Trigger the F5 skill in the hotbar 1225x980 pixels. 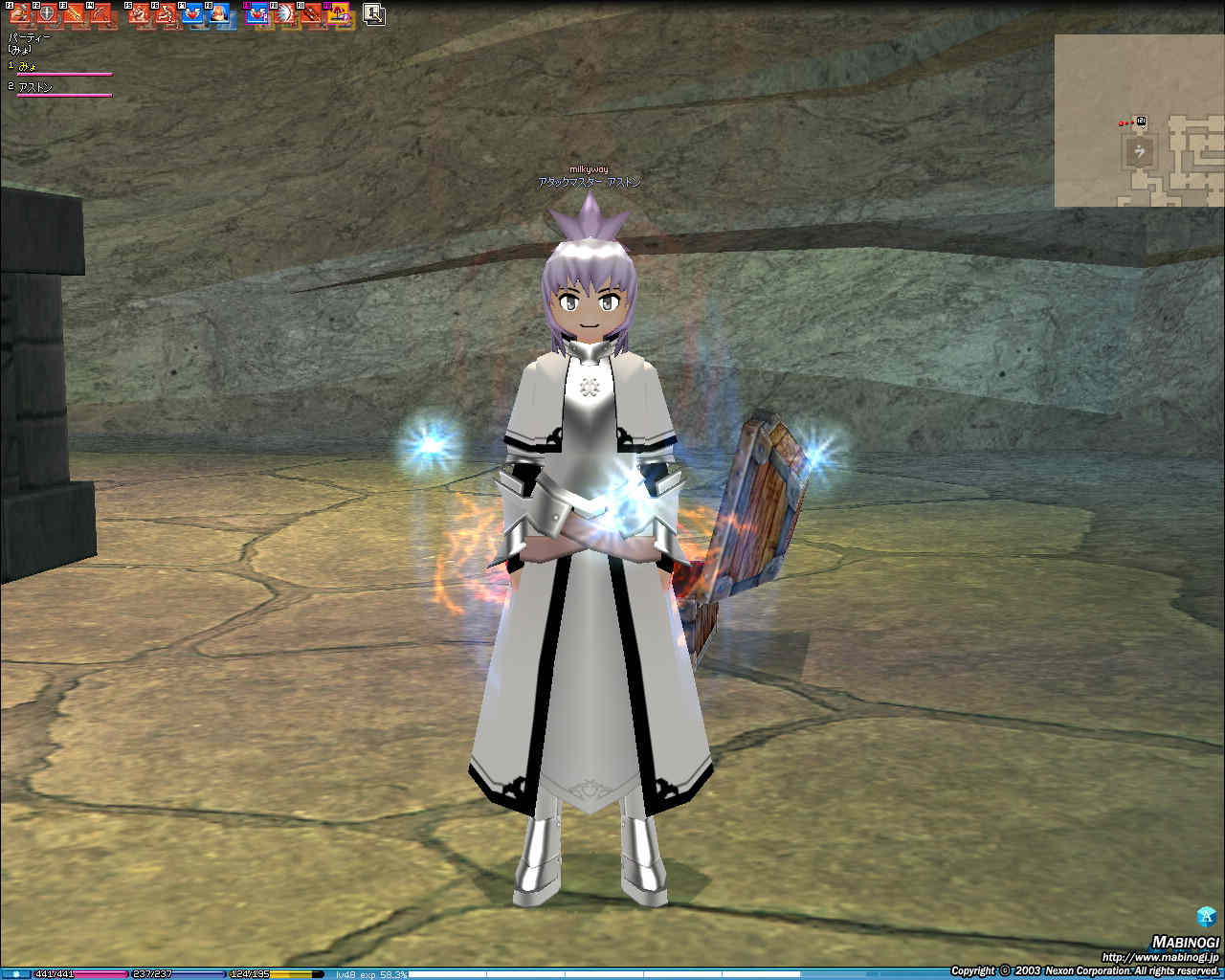click(x=140, y=14)
